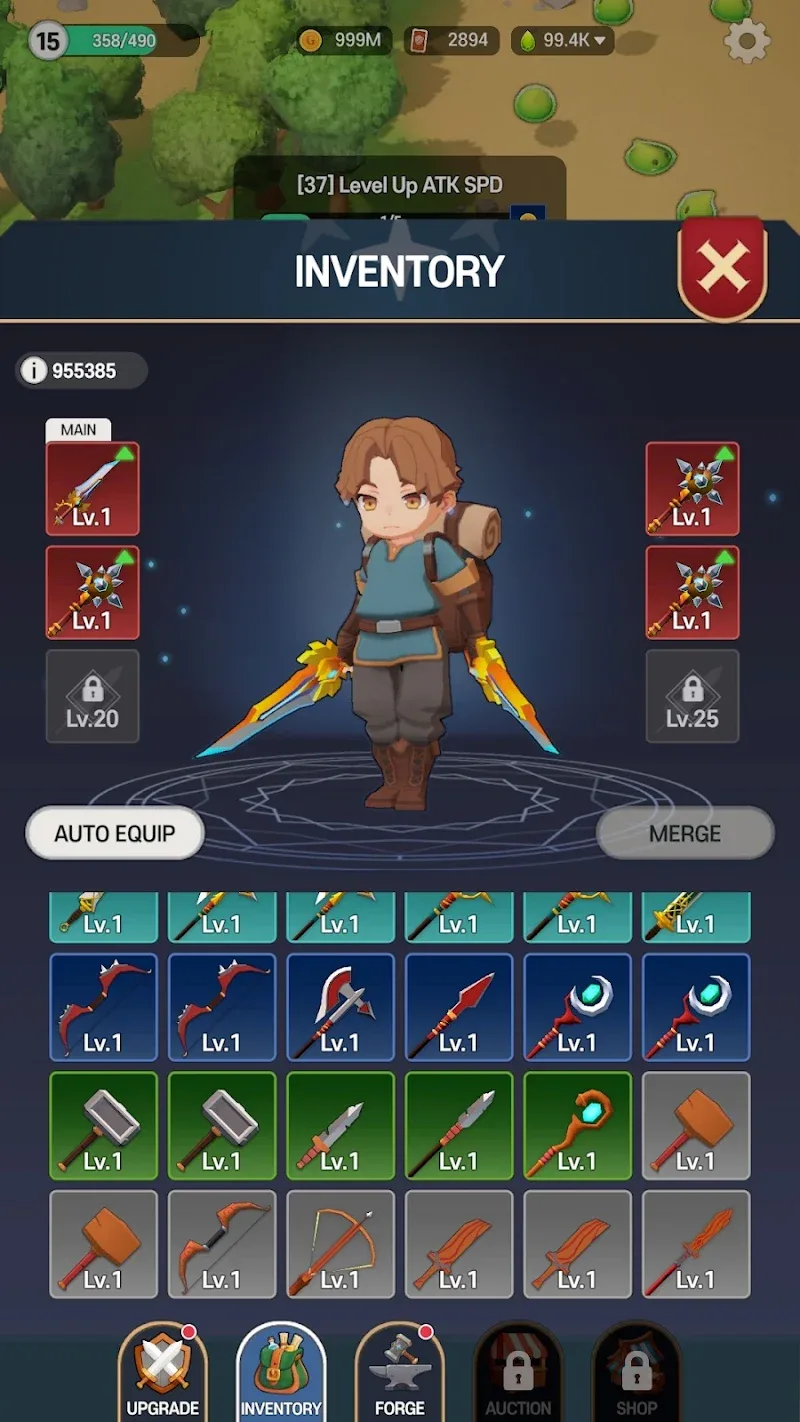Select the gray crossbow item
The height and width of the screenshot is (1422, 800).
[x=340, y=1244]
